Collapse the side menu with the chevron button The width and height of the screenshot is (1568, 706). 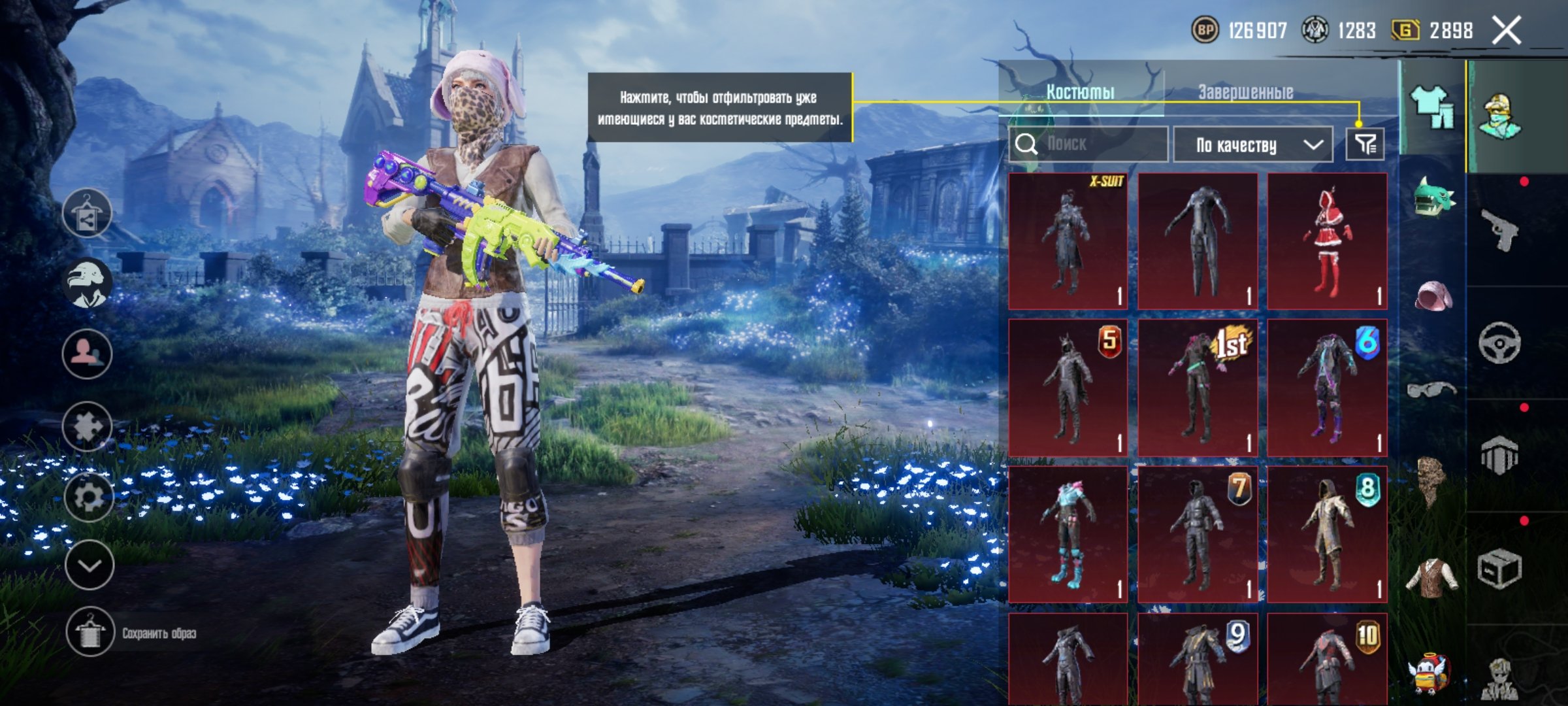click(90, 565)
